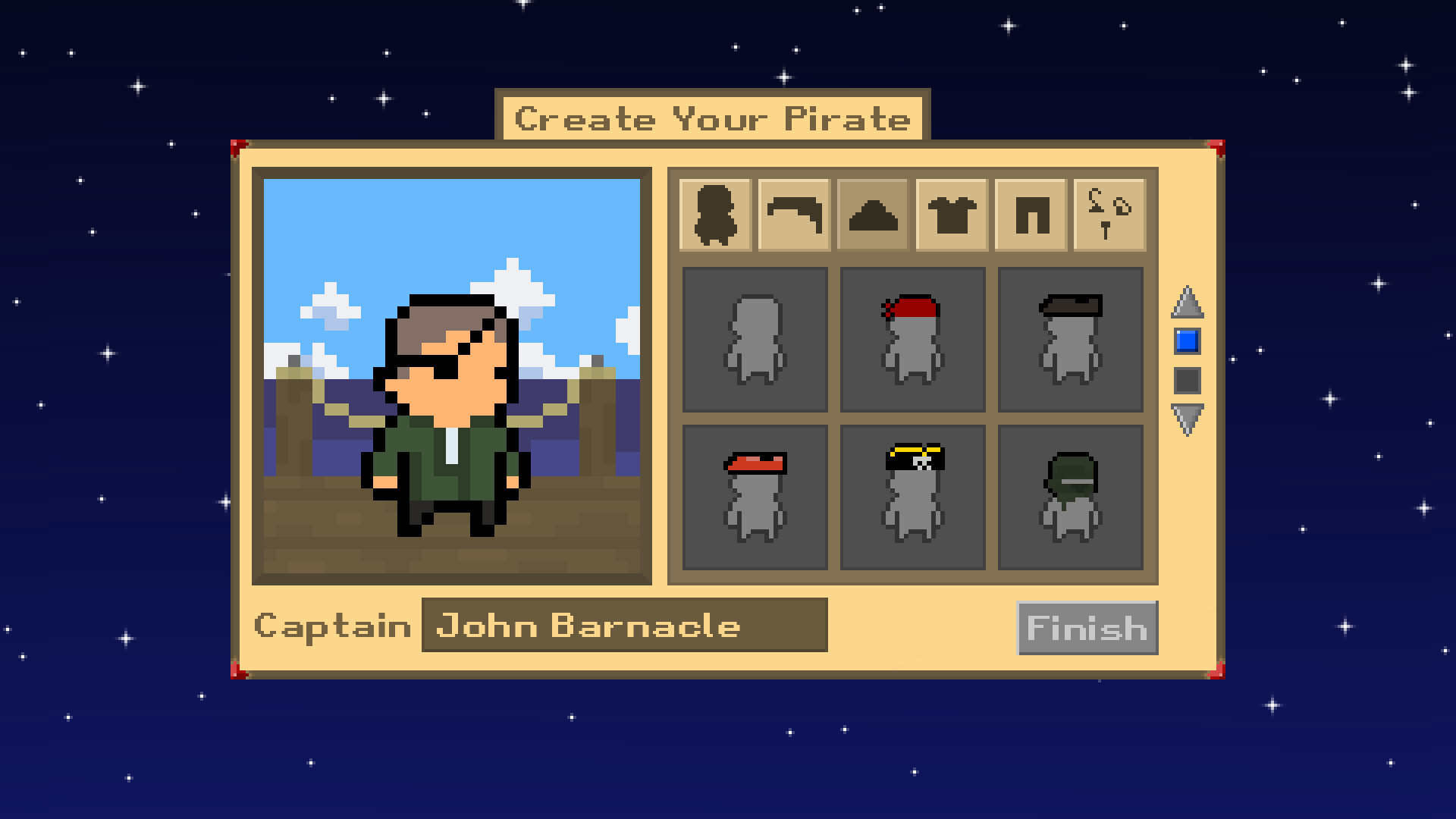Toggle the yellow goggles headwear
This screenshot has width=1456, height=819.
(912, 497)
